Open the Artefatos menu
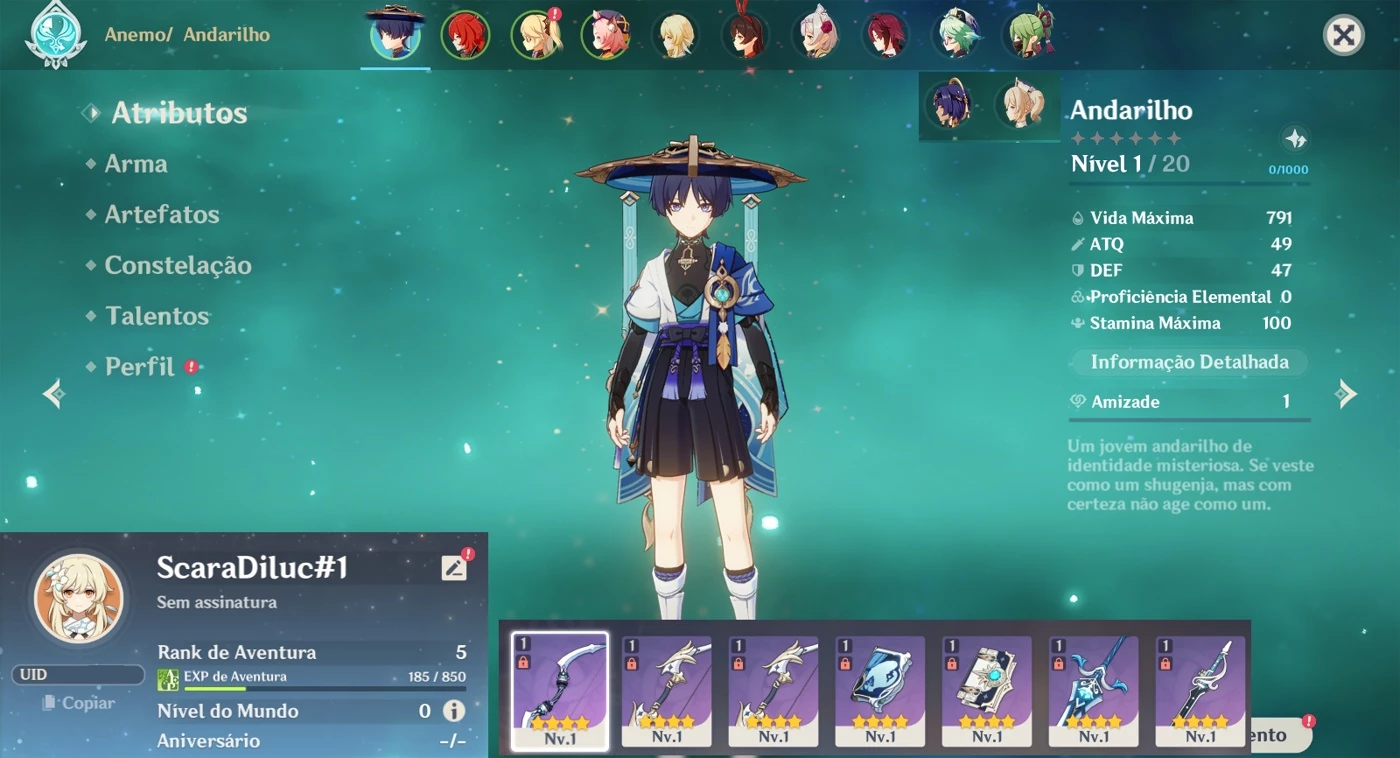This screenshot has width=1400, height=758. (x=162, y=215)
